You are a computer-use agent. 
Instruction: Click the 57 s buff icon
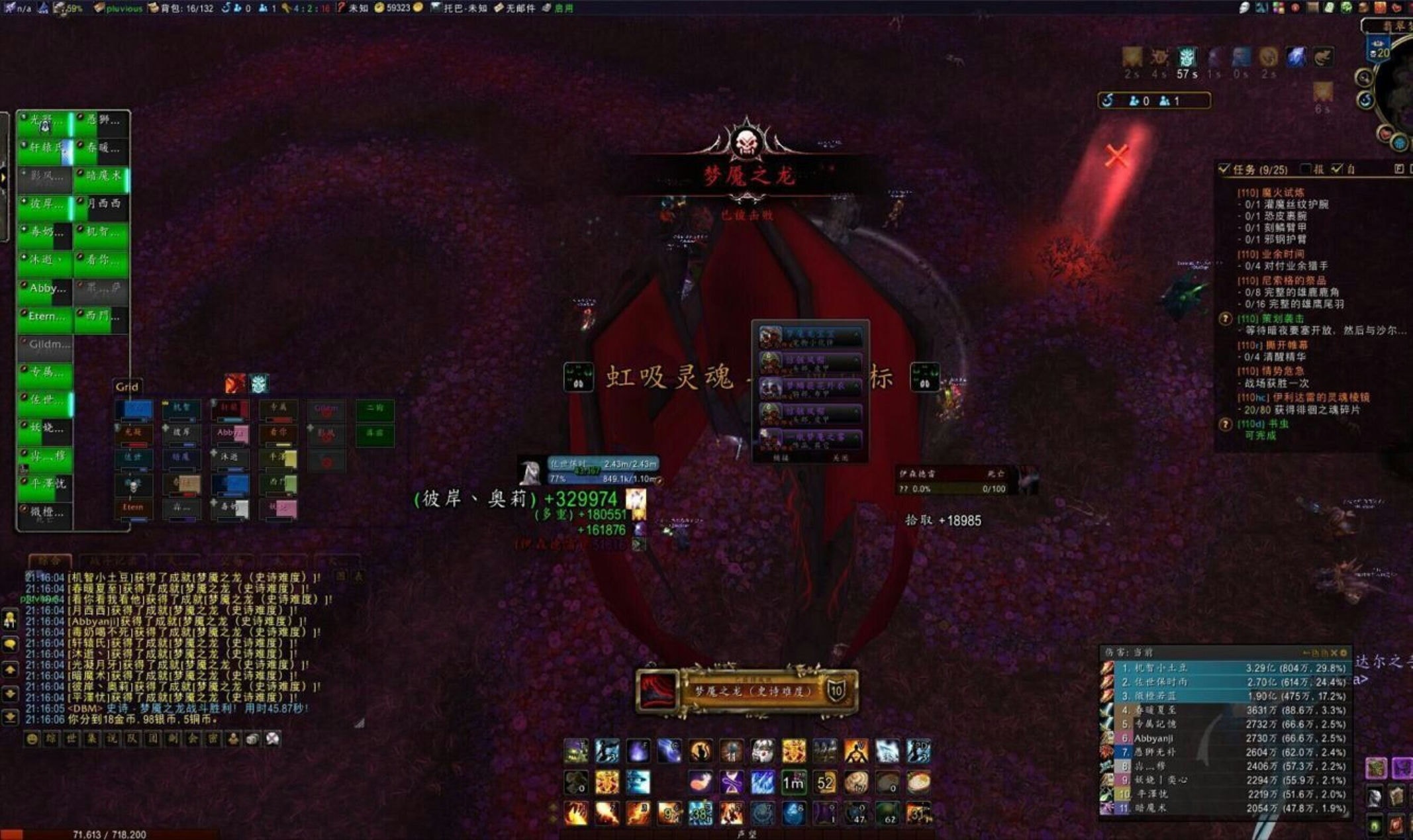click(x=1187, y=58)
